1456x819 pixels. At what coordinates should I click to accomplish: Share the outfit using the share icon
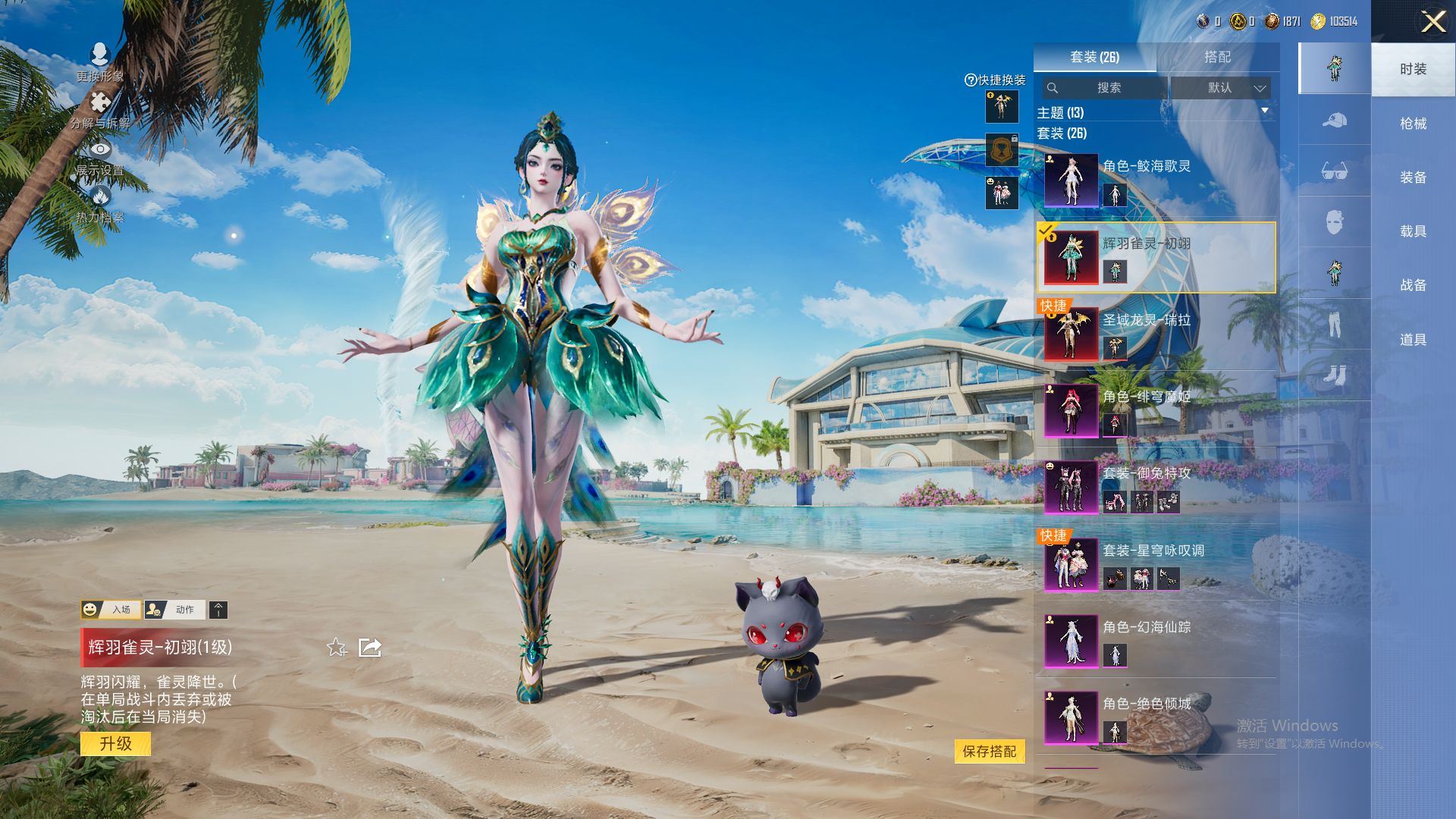tap(370, 648)
